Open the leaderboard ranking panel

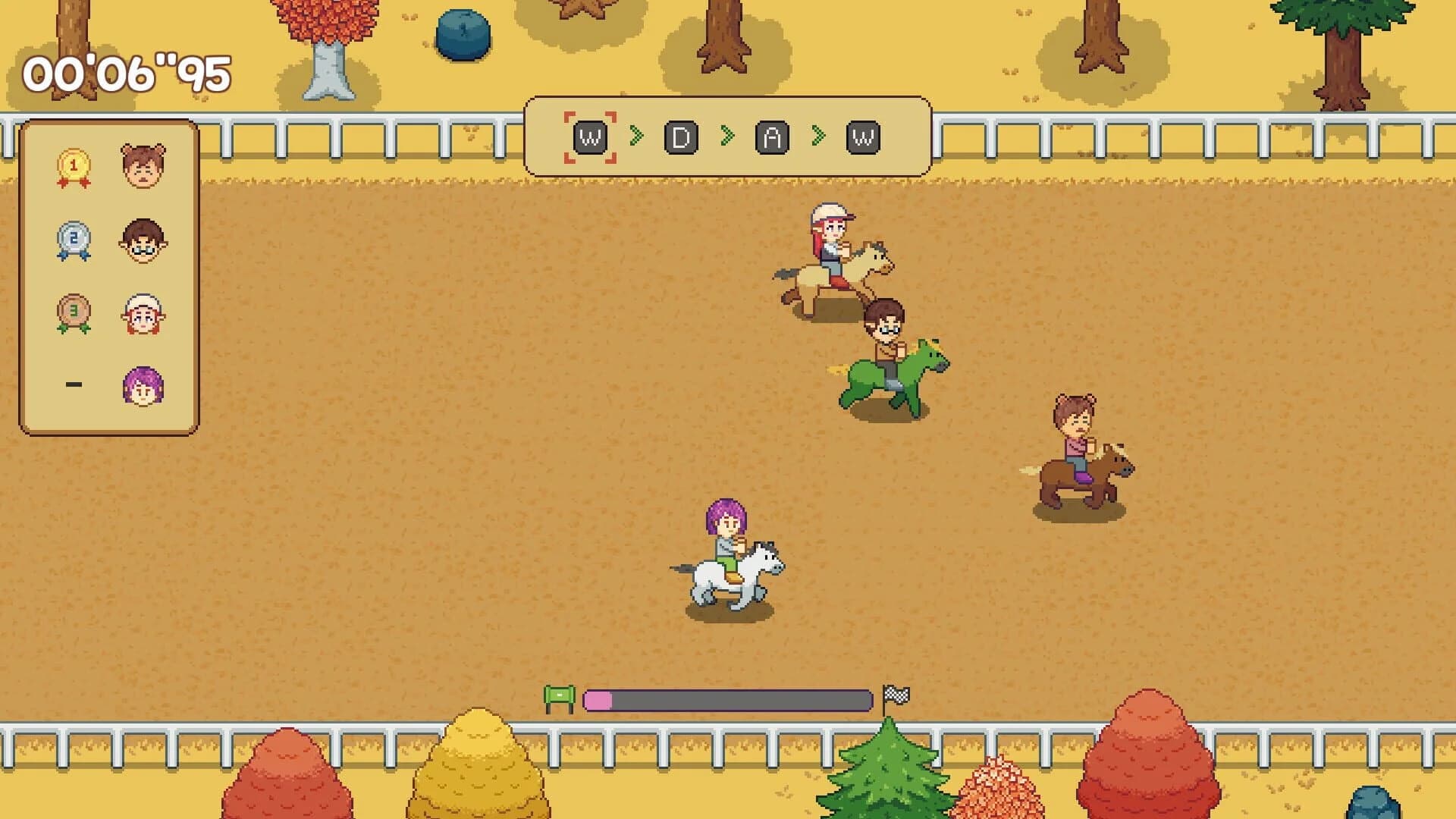[x=110, y=273]
